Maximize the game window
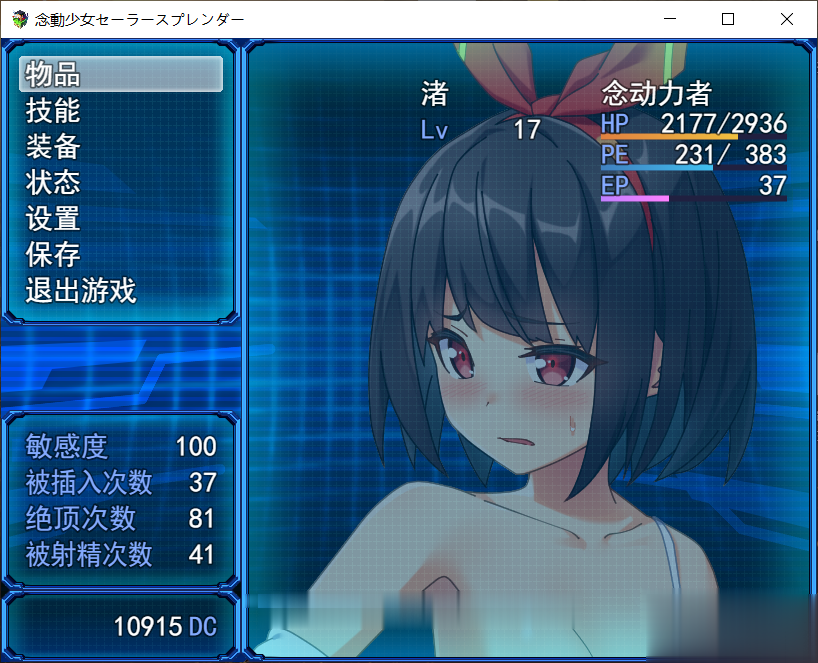Viewport: 818px width, 663px height. point(728,19)
